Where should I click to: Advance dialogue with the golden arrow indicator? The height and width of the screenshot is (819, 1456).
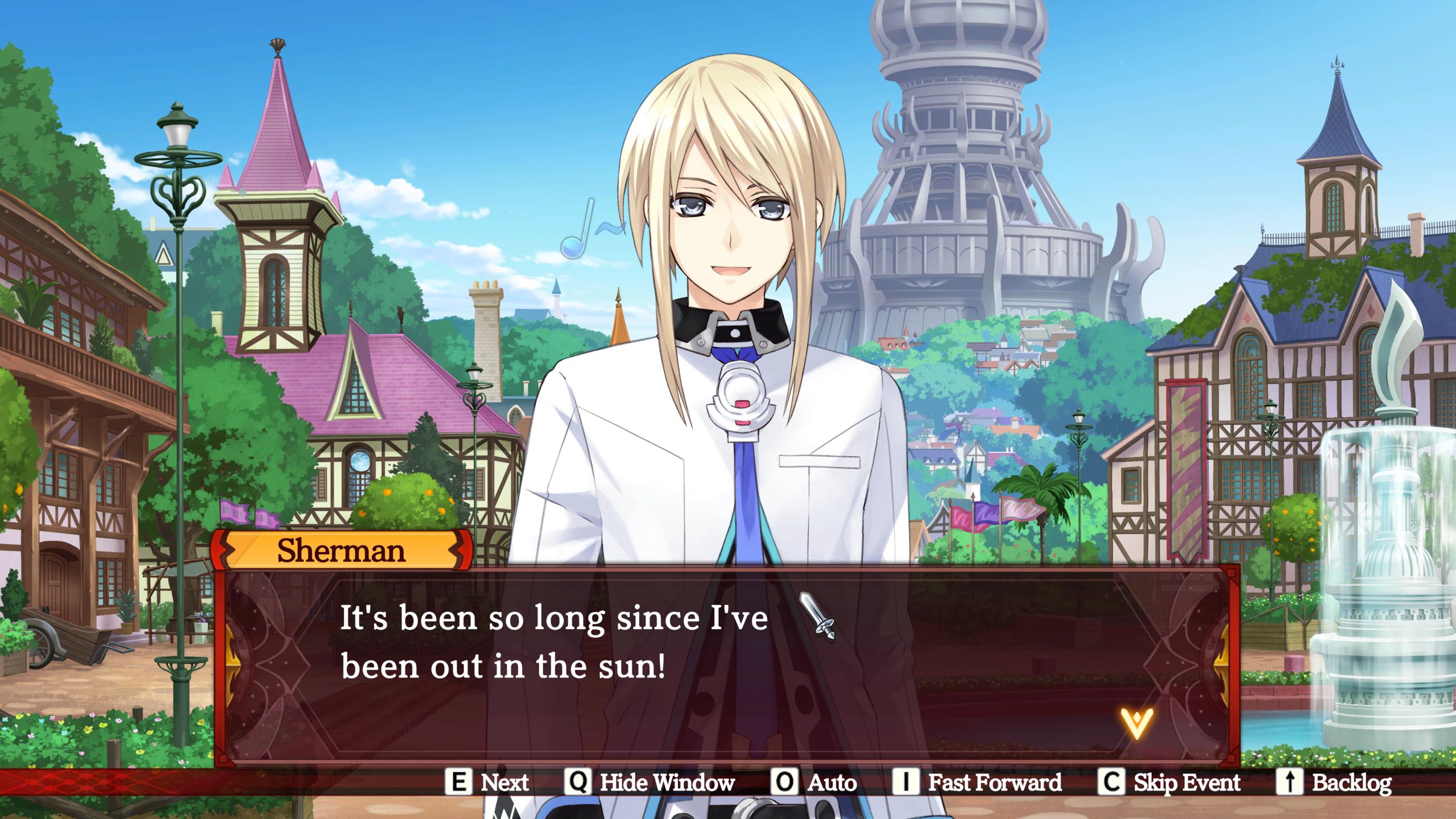point(1136,723)
